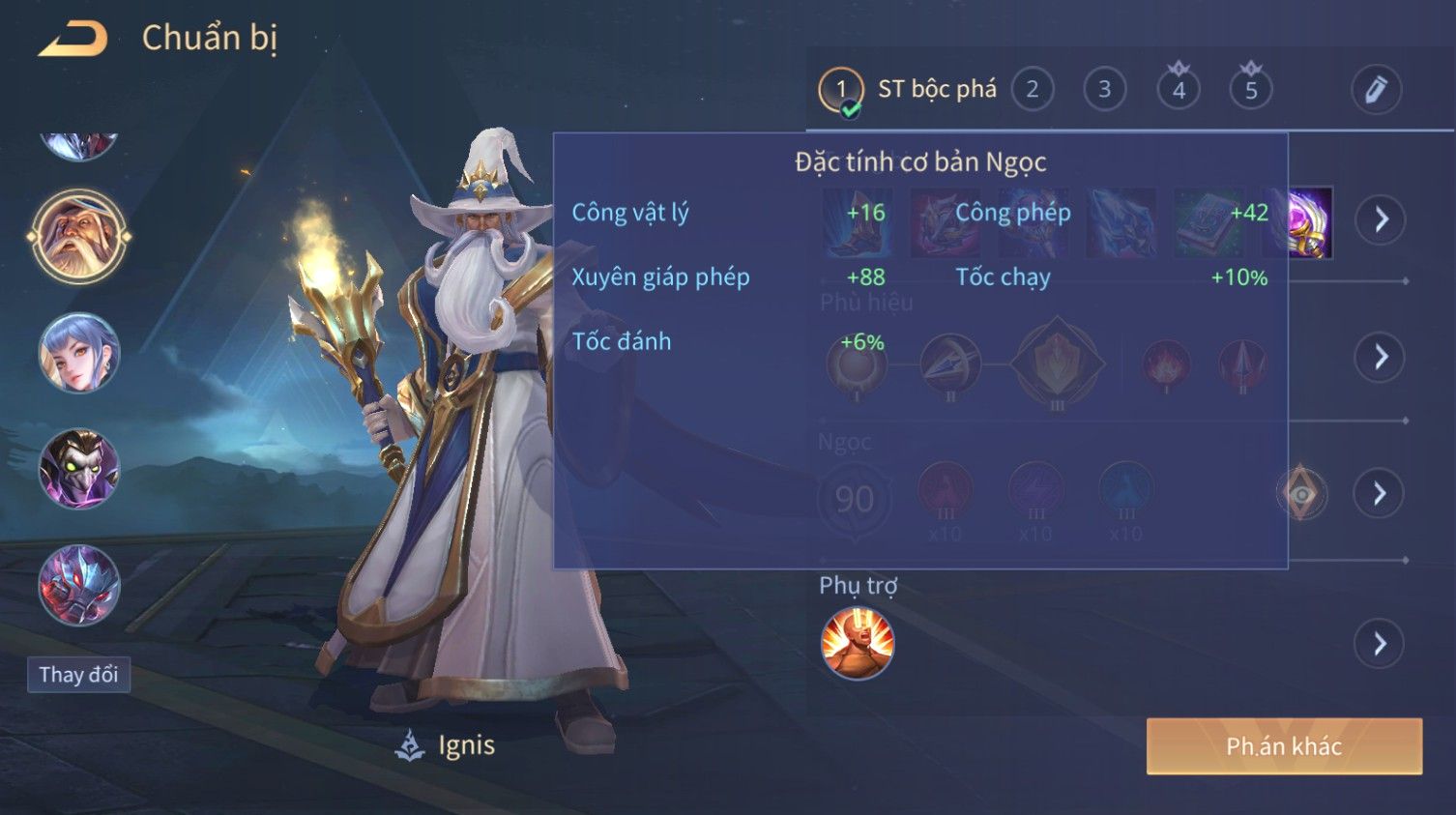The image size is (1456, 815).
Task: Click the Thay đổi hero button
Action: pyautogui.click(x=78, y=674)
